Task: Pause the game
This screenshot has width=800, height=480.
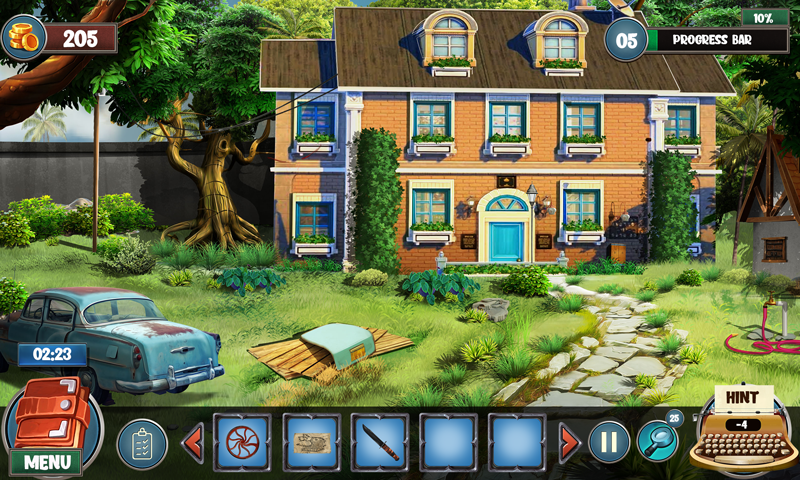Action: pyautogui.click(x=609, y=442)
